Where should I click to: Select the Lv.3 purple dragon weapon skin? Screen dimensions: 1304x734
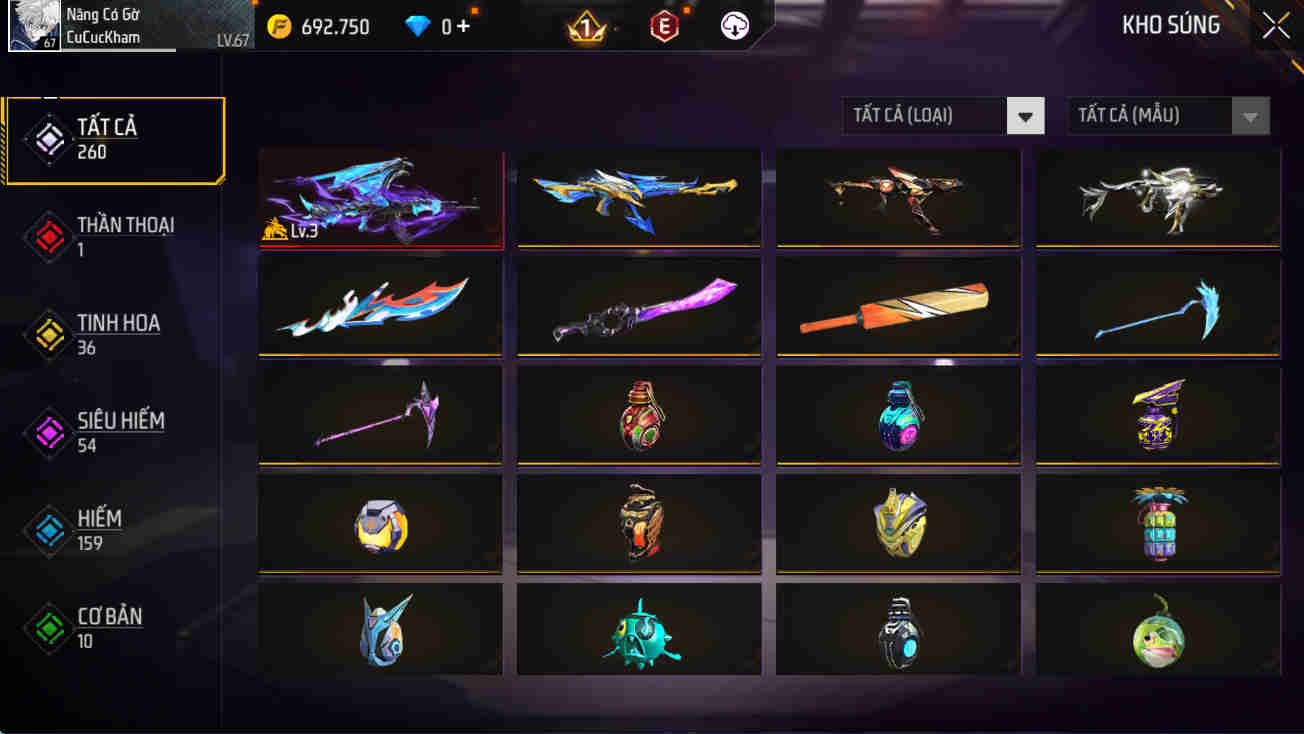380,197
